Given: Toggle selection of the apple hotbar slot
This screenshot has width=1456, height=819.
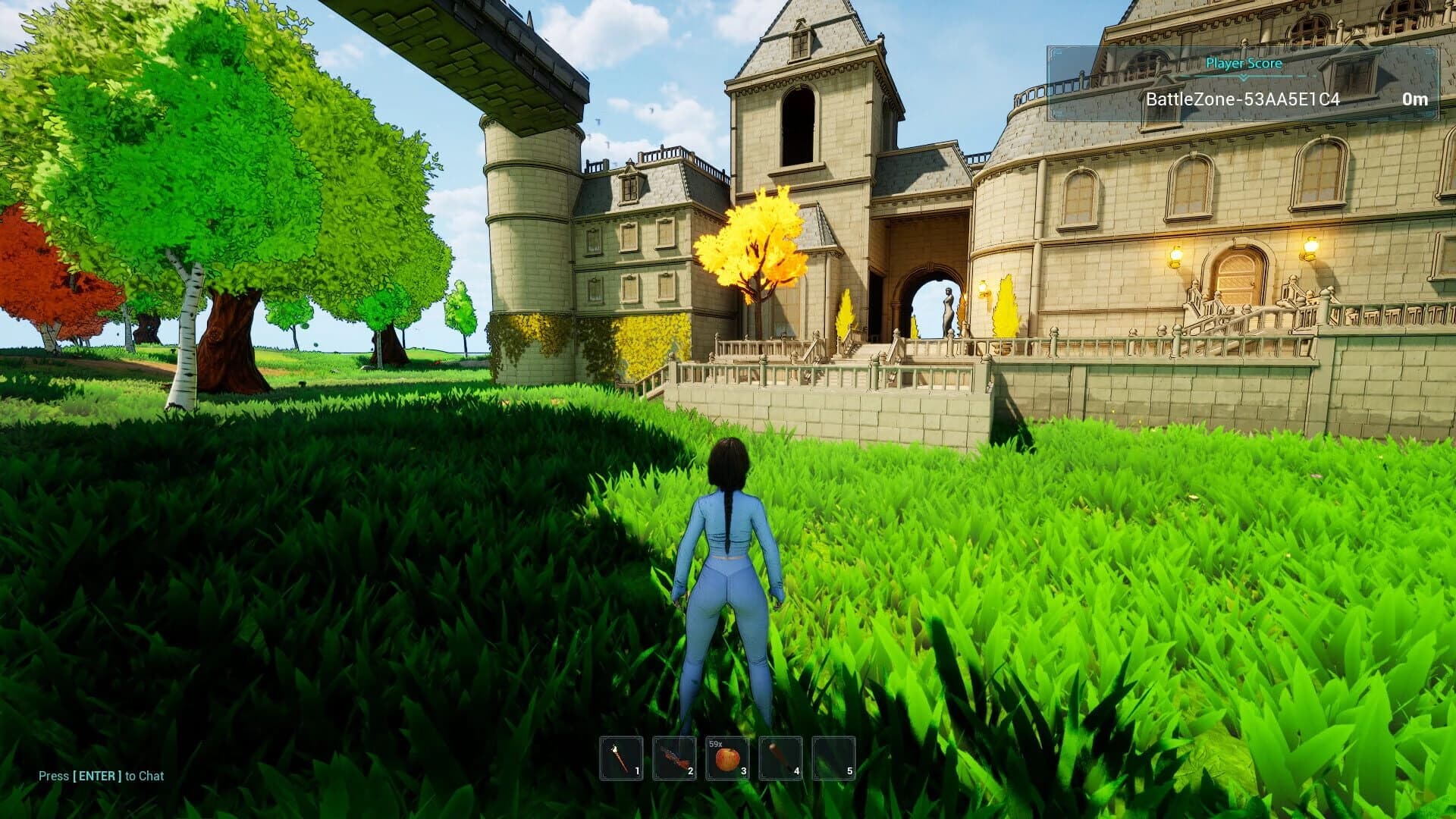Looking at the screenshot, I should click(726, 757).
